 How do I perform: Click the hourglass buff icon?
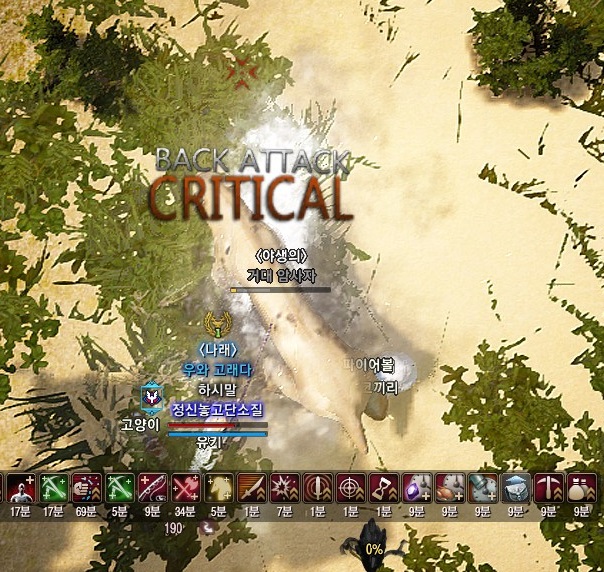(383, 488)
